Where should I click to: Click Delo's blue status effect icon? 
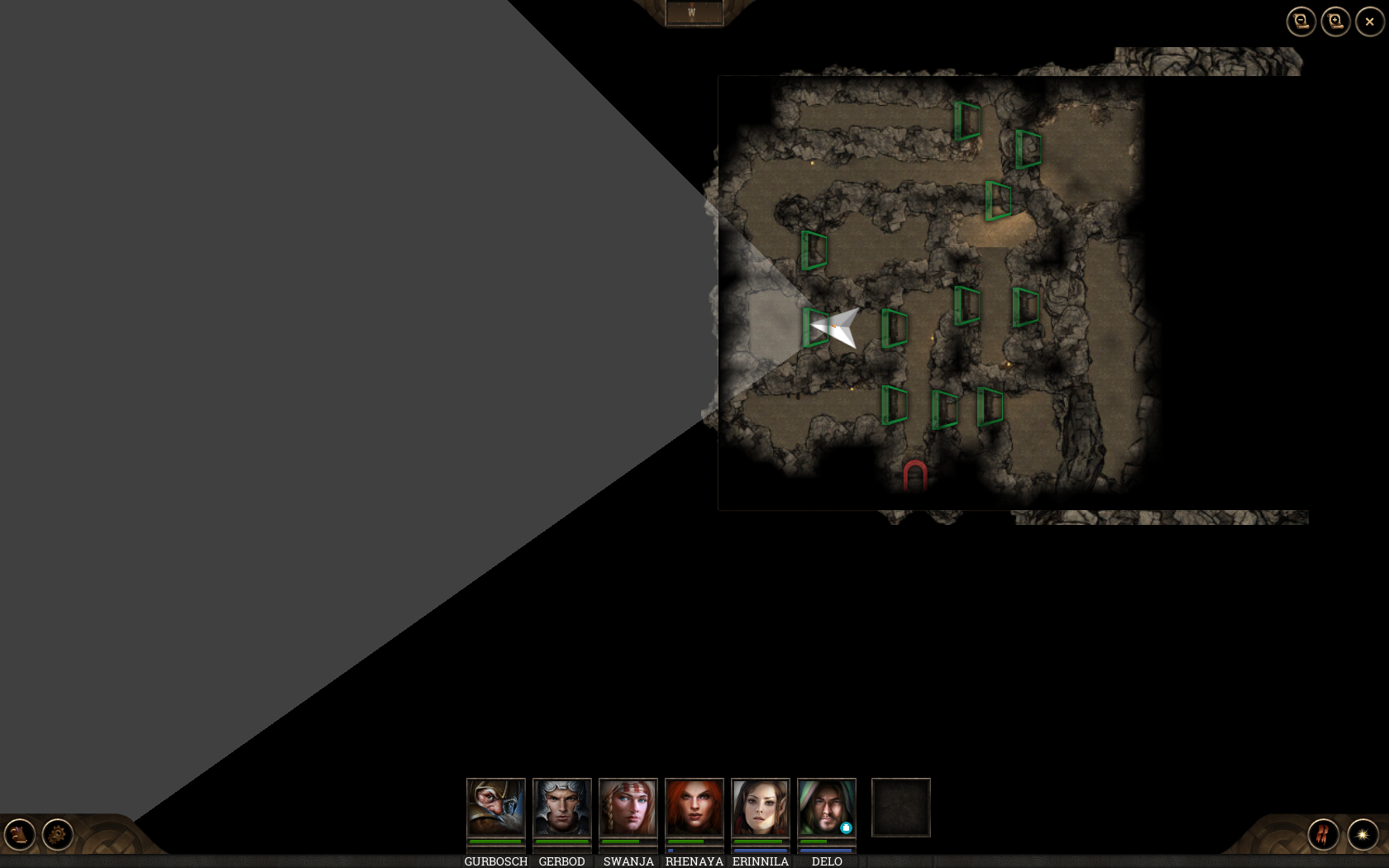point(845,826)
